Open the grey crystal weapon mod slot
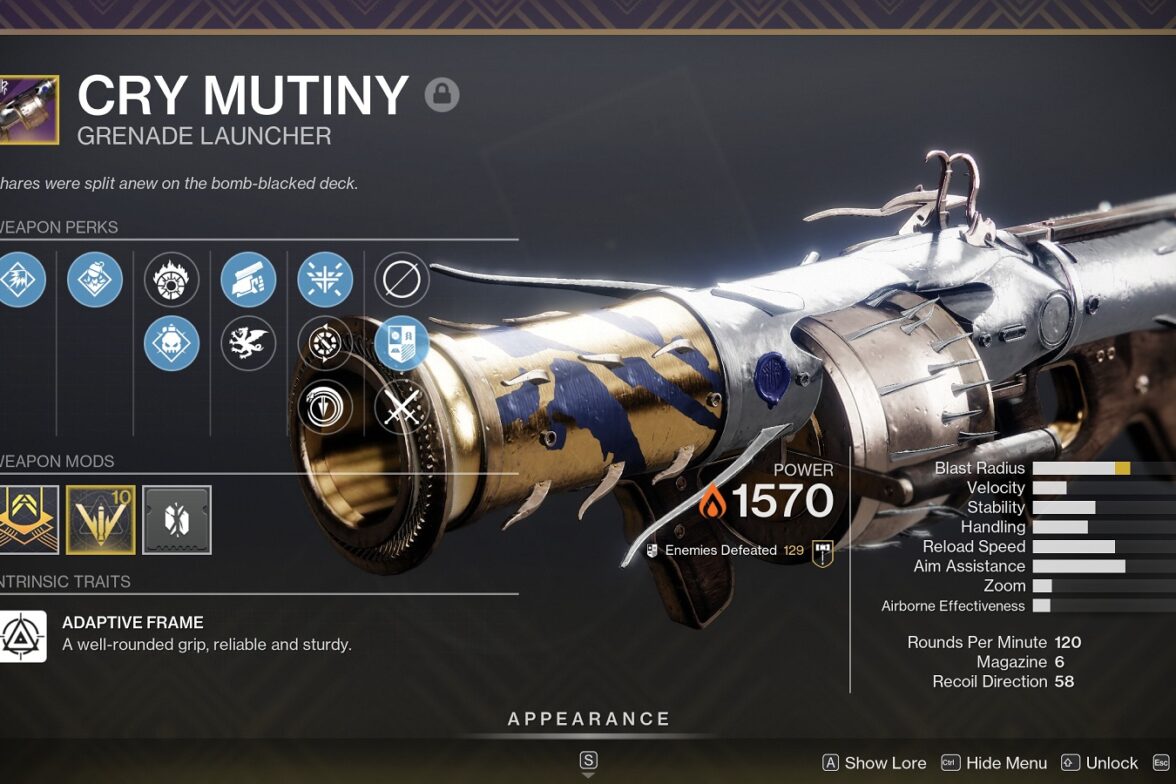The image size is (1176, 784). pos(177,520)
